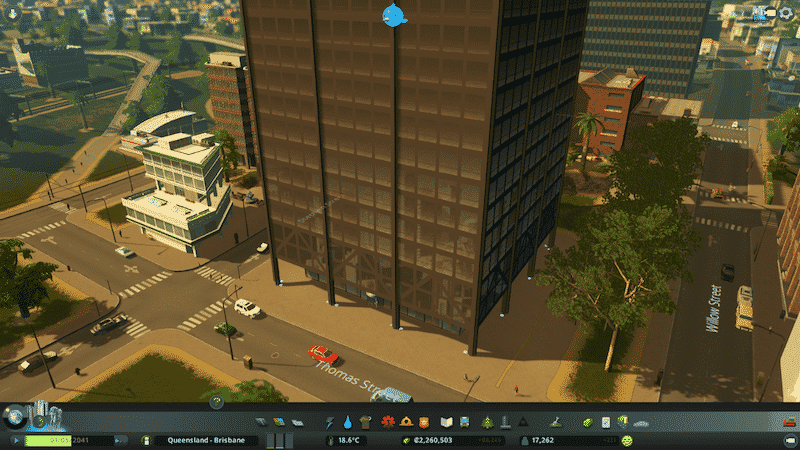Toggle the free camera button
This screenshot has width=800, height=450.
click(787, 440)
